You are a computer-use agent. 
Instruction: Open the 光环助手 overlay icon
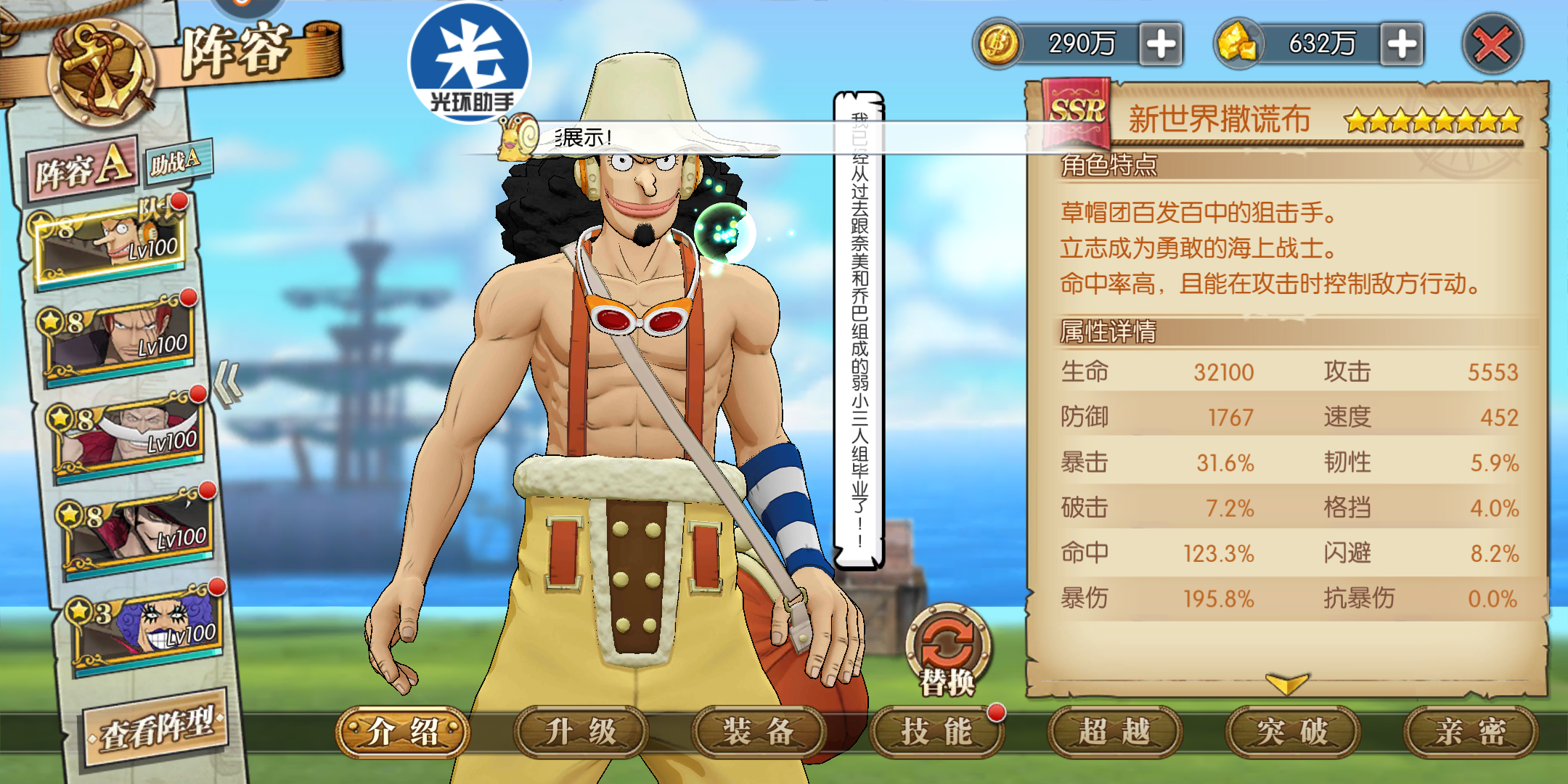[x=470, y=63]
